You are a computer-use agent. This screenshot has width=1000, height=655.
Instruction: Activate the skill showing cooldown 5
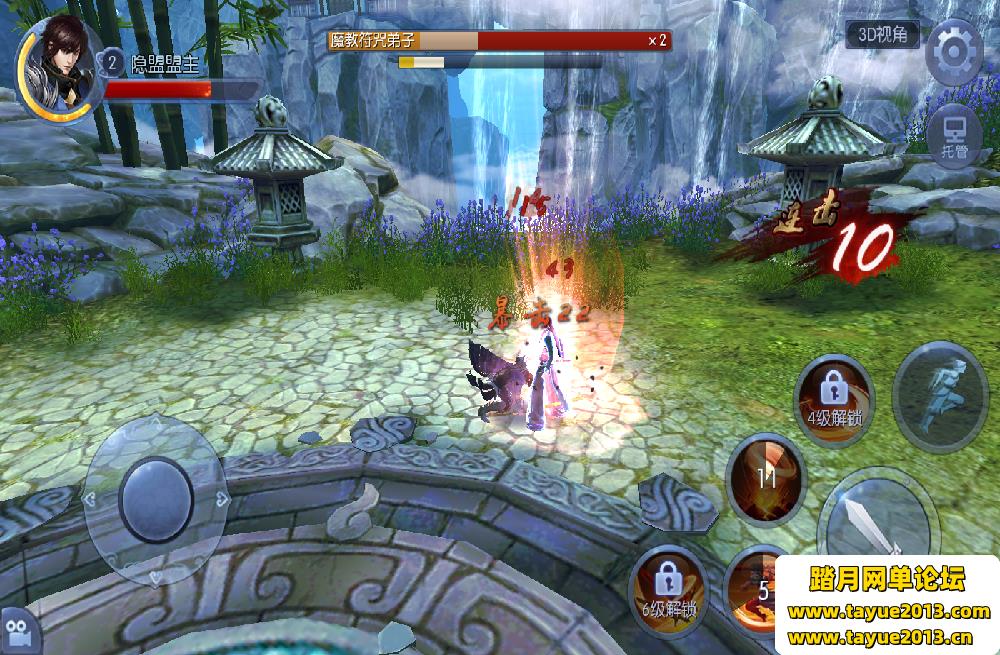coord(755,590)
